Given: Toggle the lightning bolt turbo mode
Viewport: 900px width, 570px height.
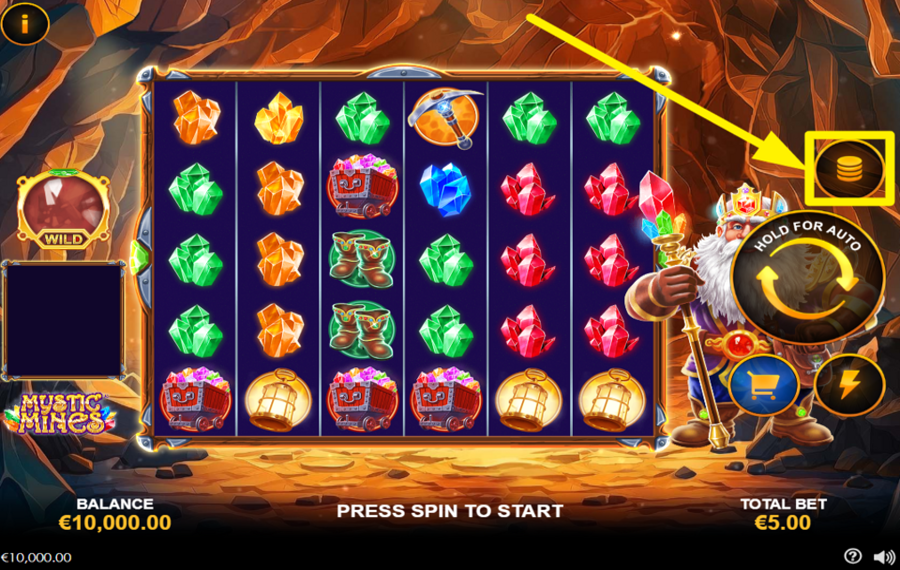Looking at the screenshot, I should pos(849,385).
